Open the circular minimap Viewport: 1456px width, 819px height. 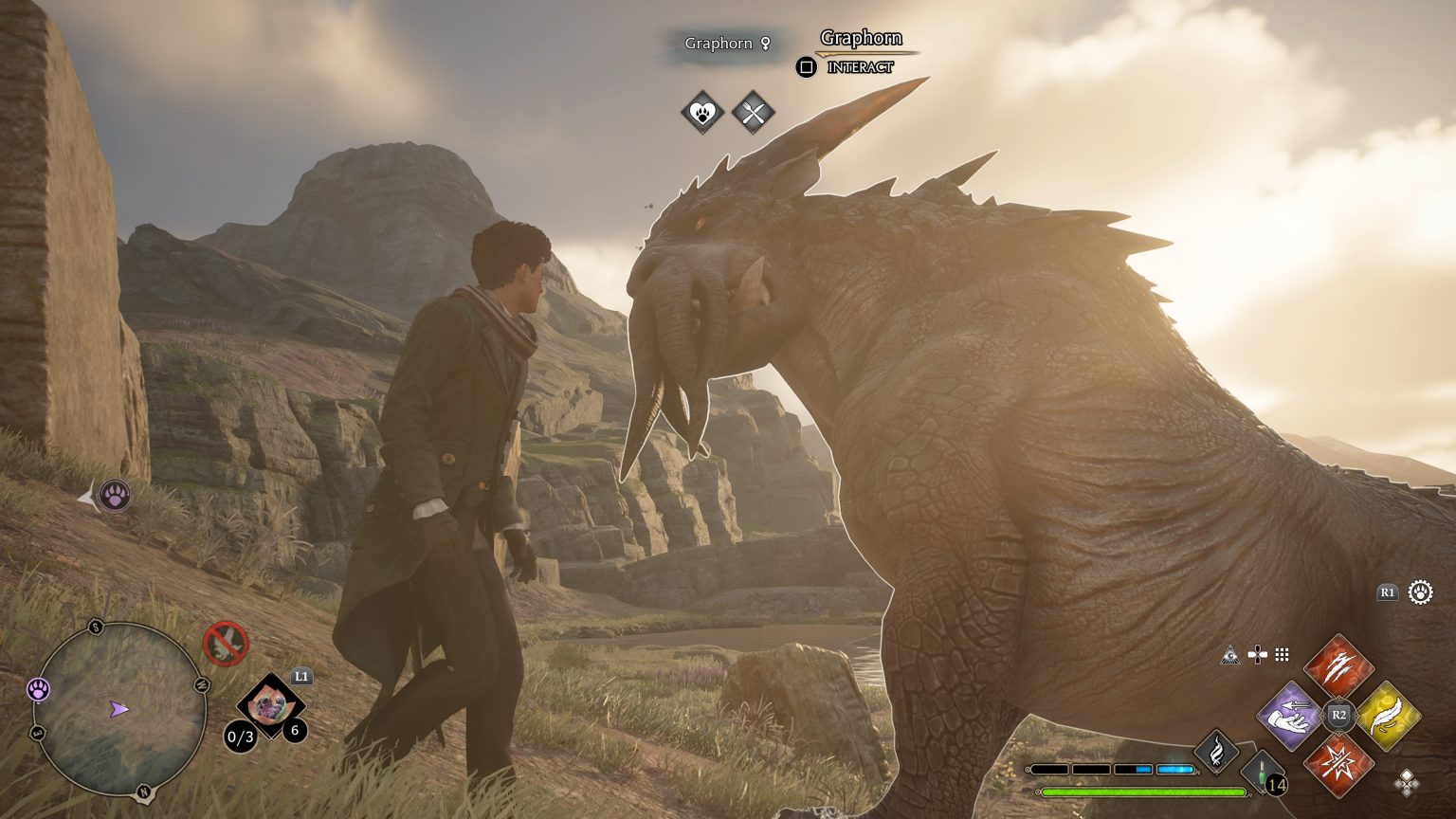(x=118, y=709)
